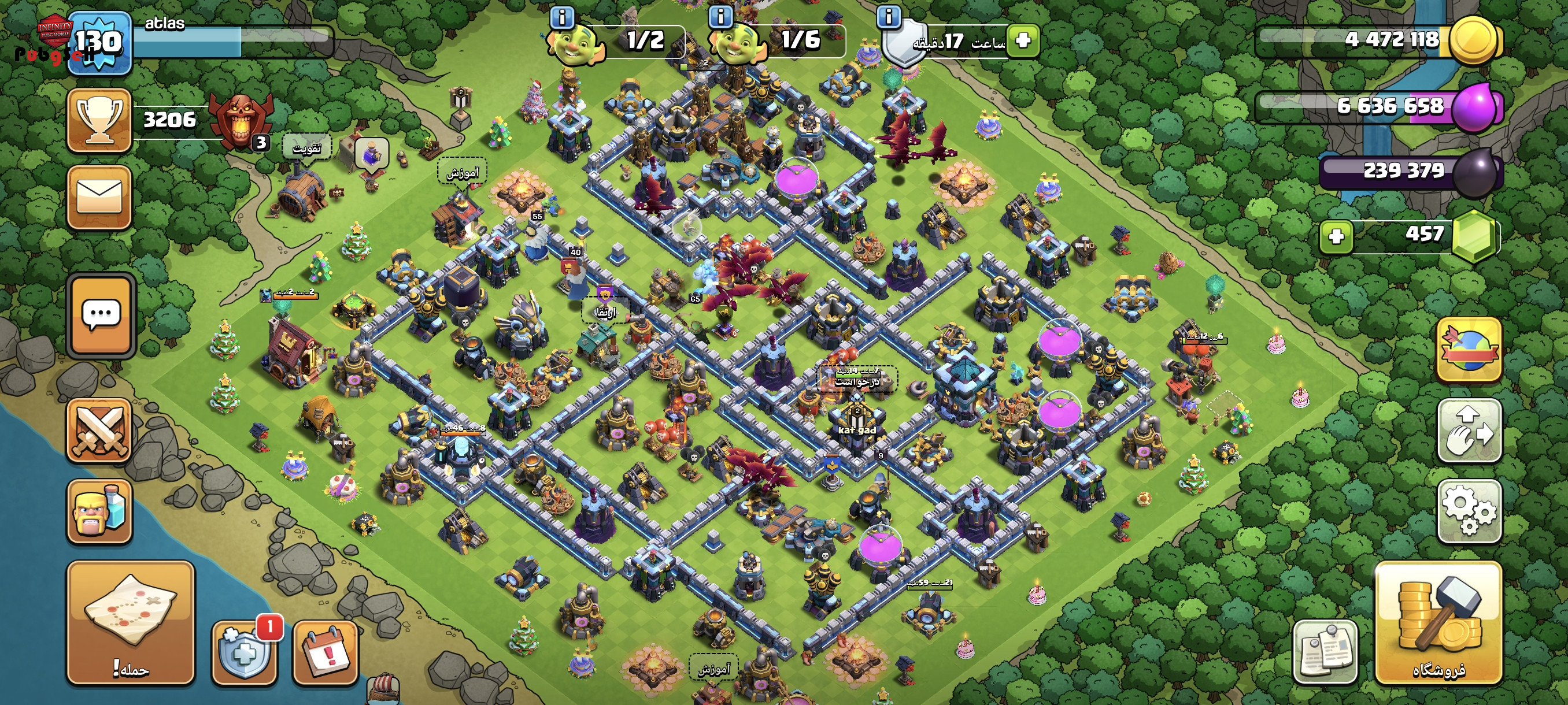Open the Shop with hammer icon

pos(1438,622)
